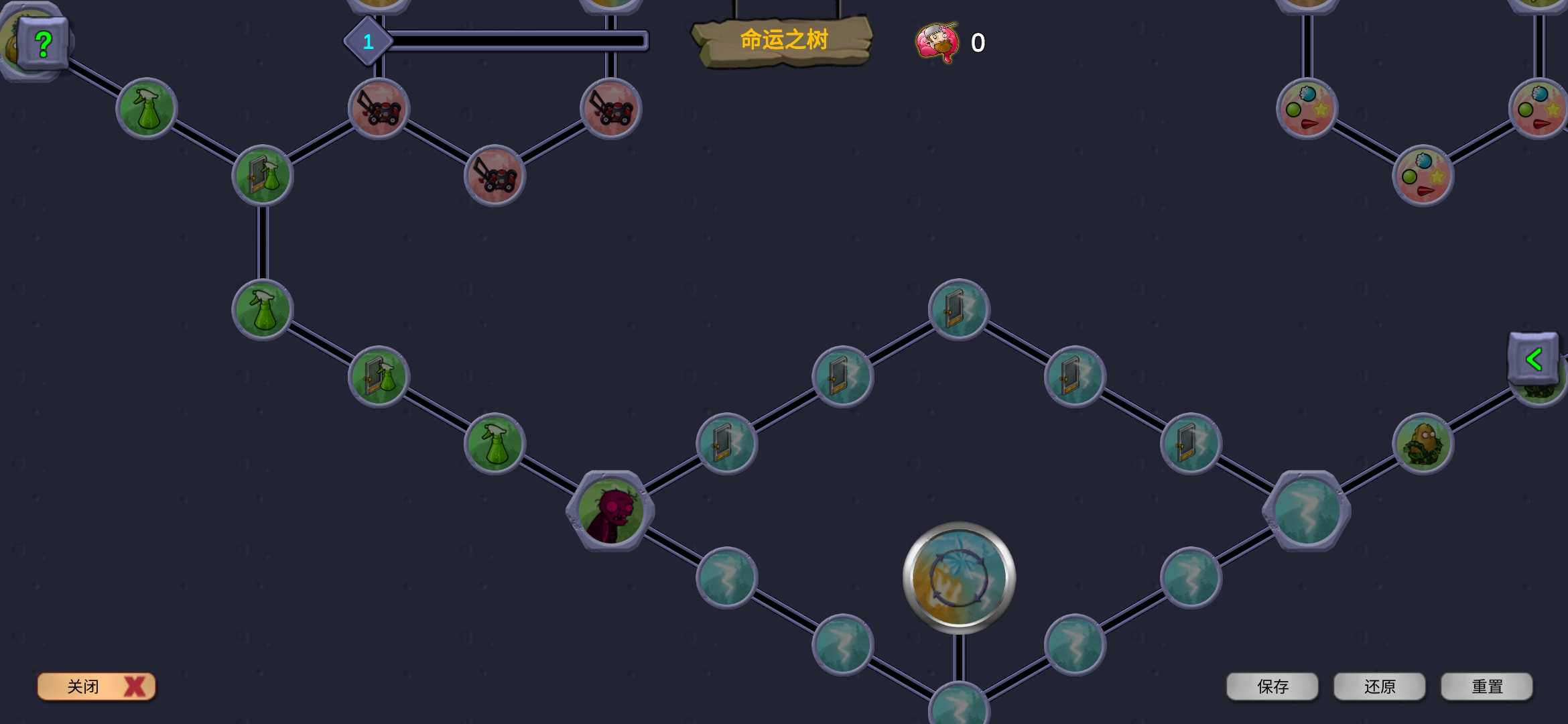Click the green arrow collapse button
This screenshot has width=1568, height=724.
click(x=1533, y=359)
